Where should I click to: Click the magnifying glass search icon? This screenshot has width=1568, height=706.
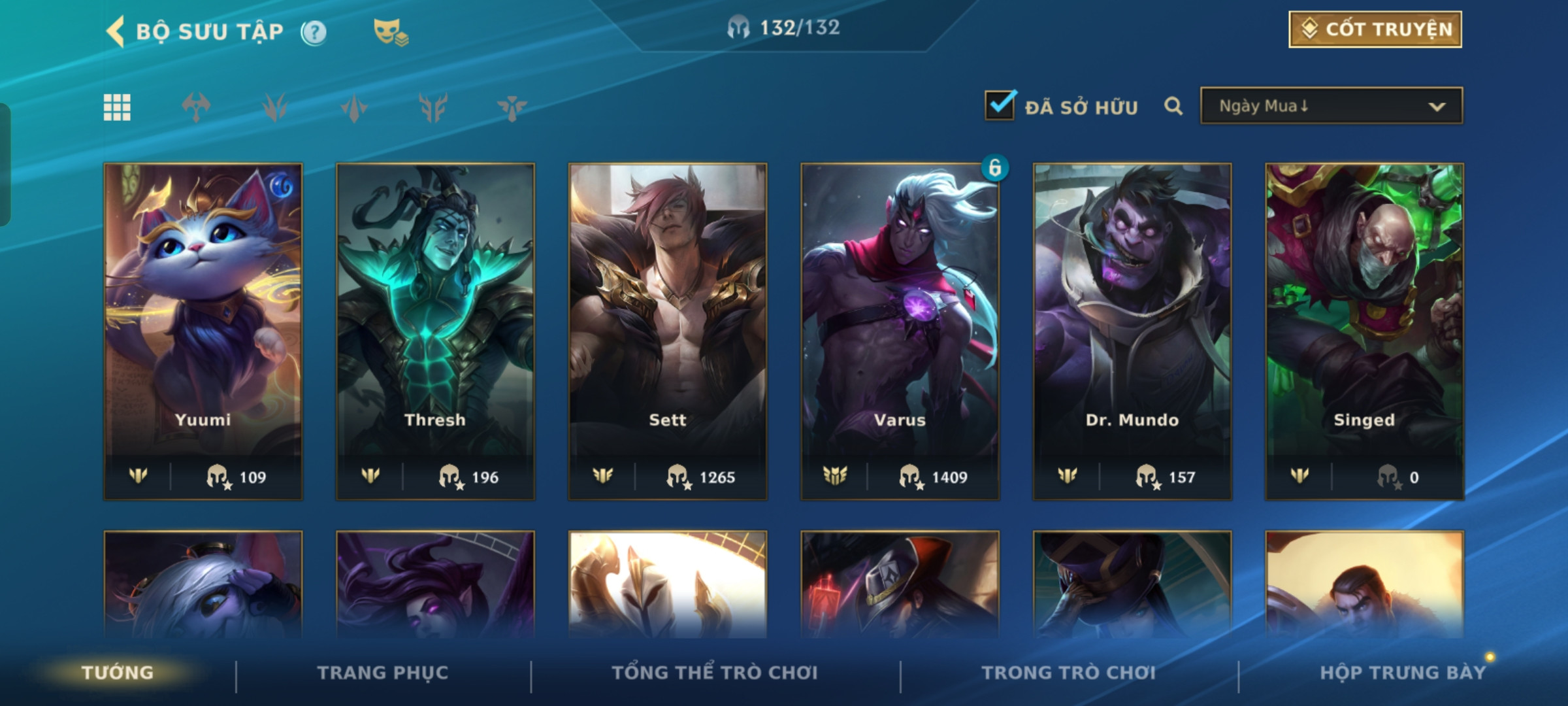click(1173, 106)
